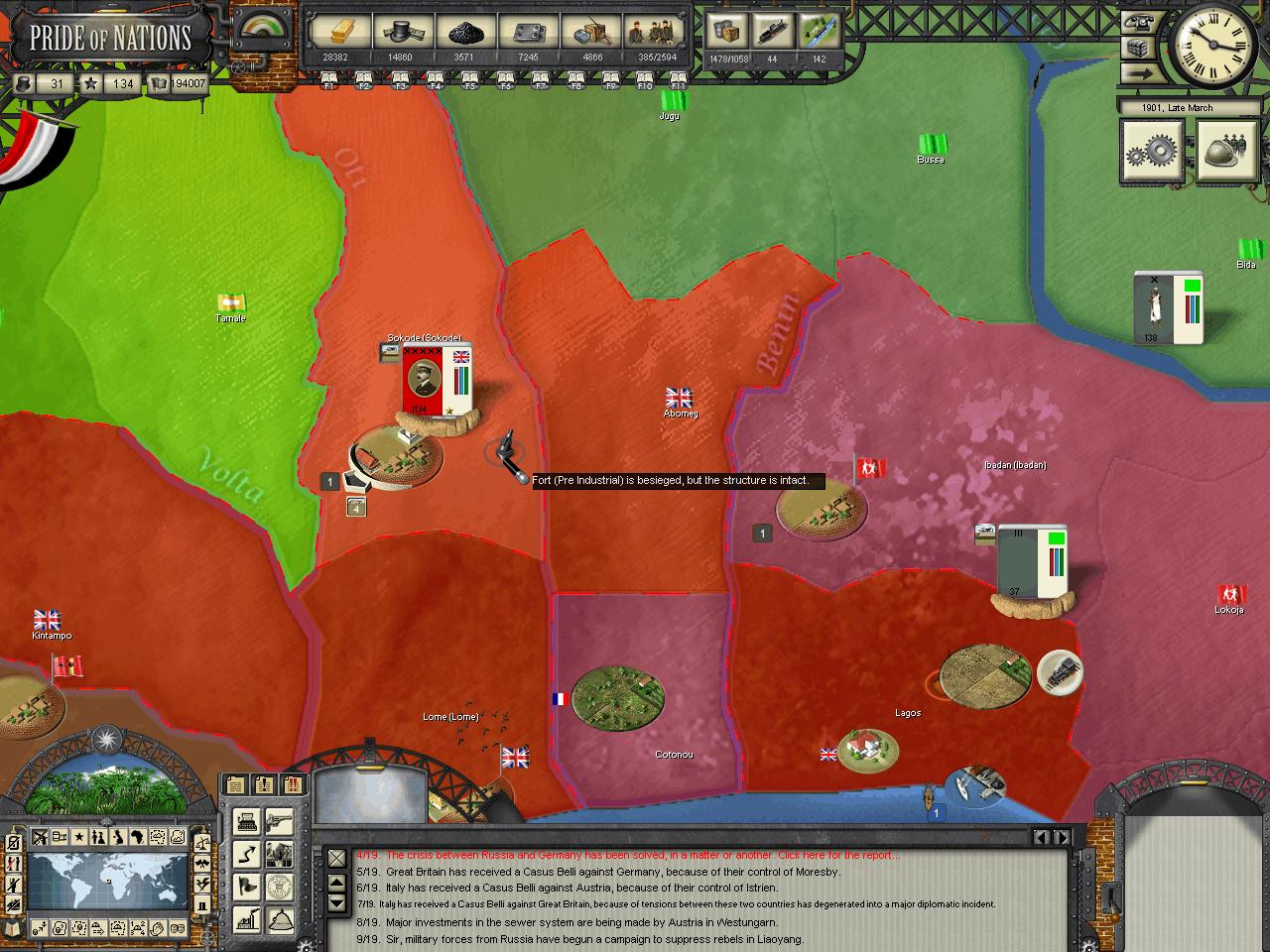Open the gears mode button
1270x952 pixels.
click(1152, 152)
